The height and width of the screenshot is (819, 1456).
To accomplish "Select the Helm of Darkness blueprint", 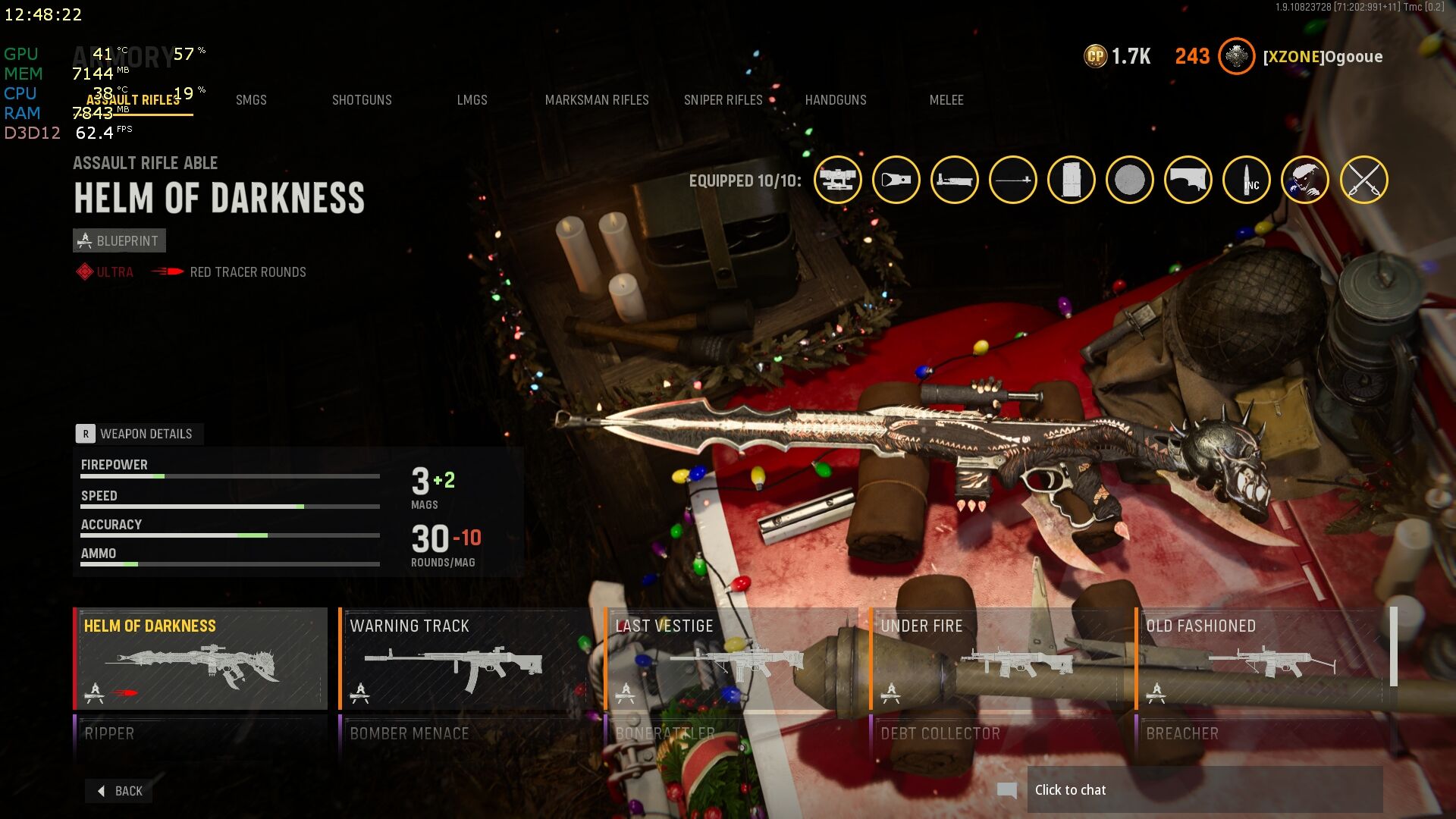I will click(x=200, y=658).
